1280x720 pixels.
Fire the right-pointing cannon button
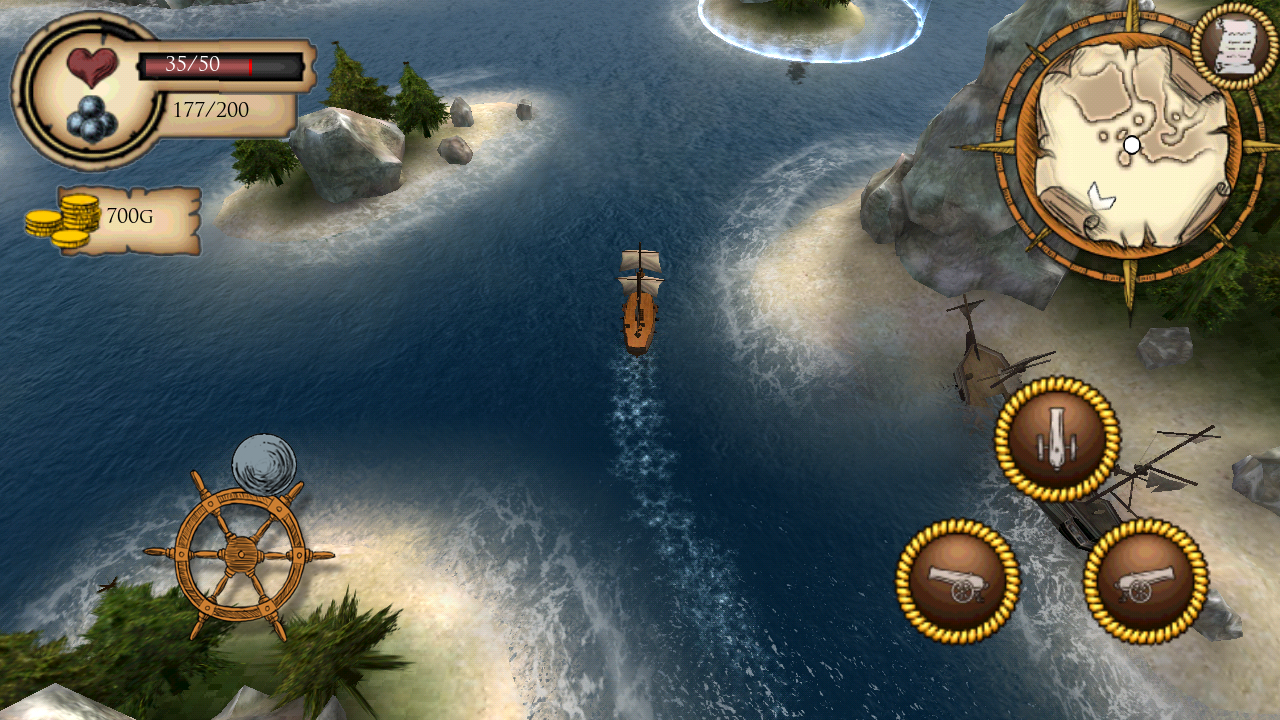1145,580
